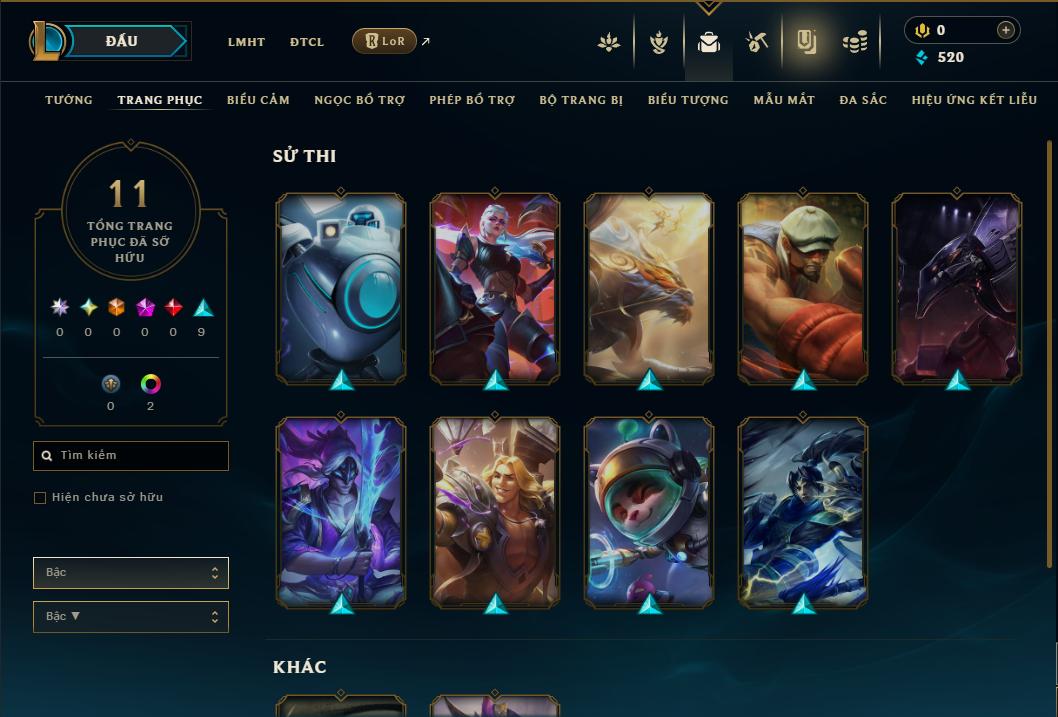Viewport: 1058px width, 717px height.
Task: Add currency with the plus button
Action: 1005,31
